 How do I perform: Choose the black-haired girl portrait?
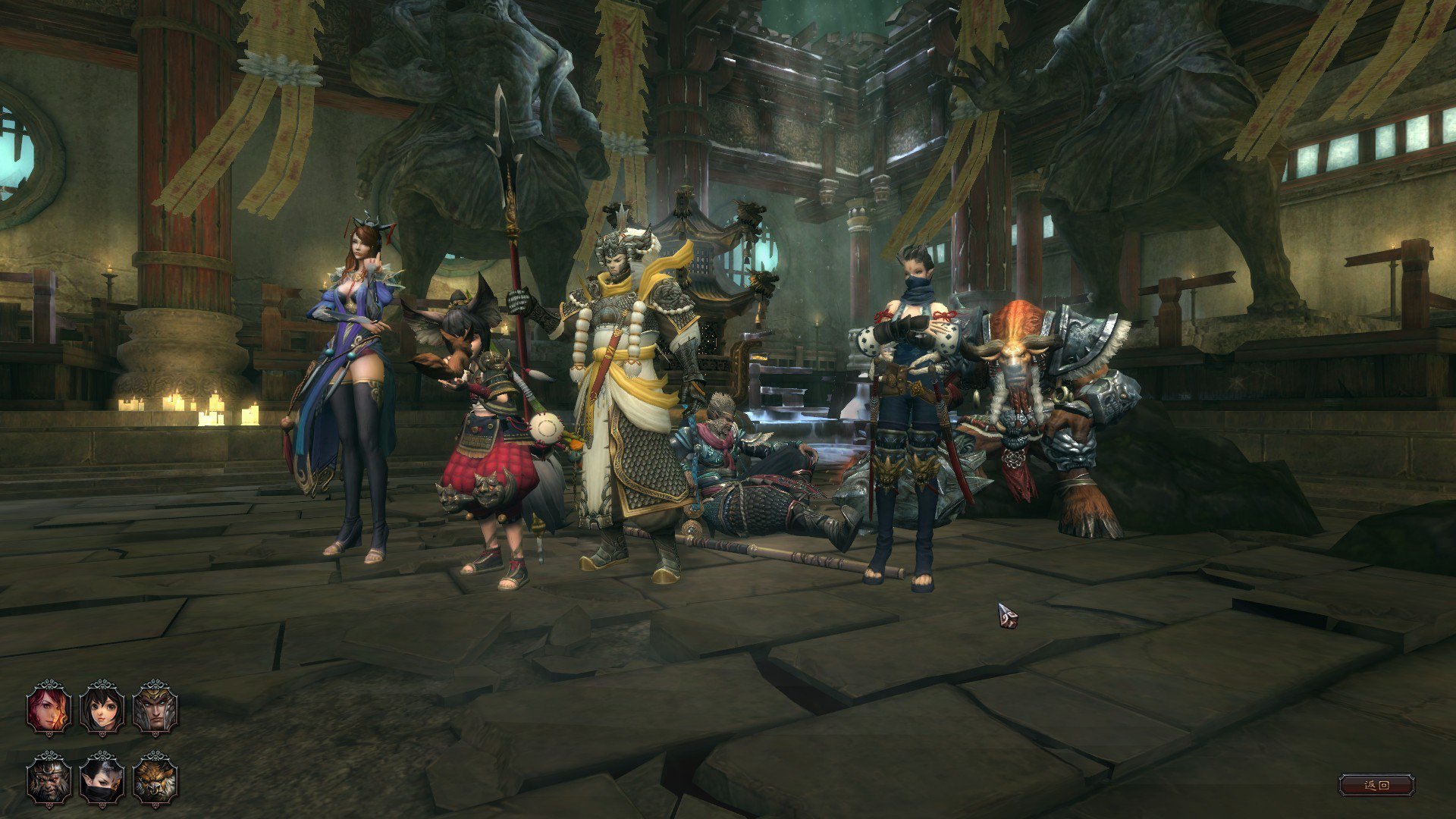tap(102, 708)
